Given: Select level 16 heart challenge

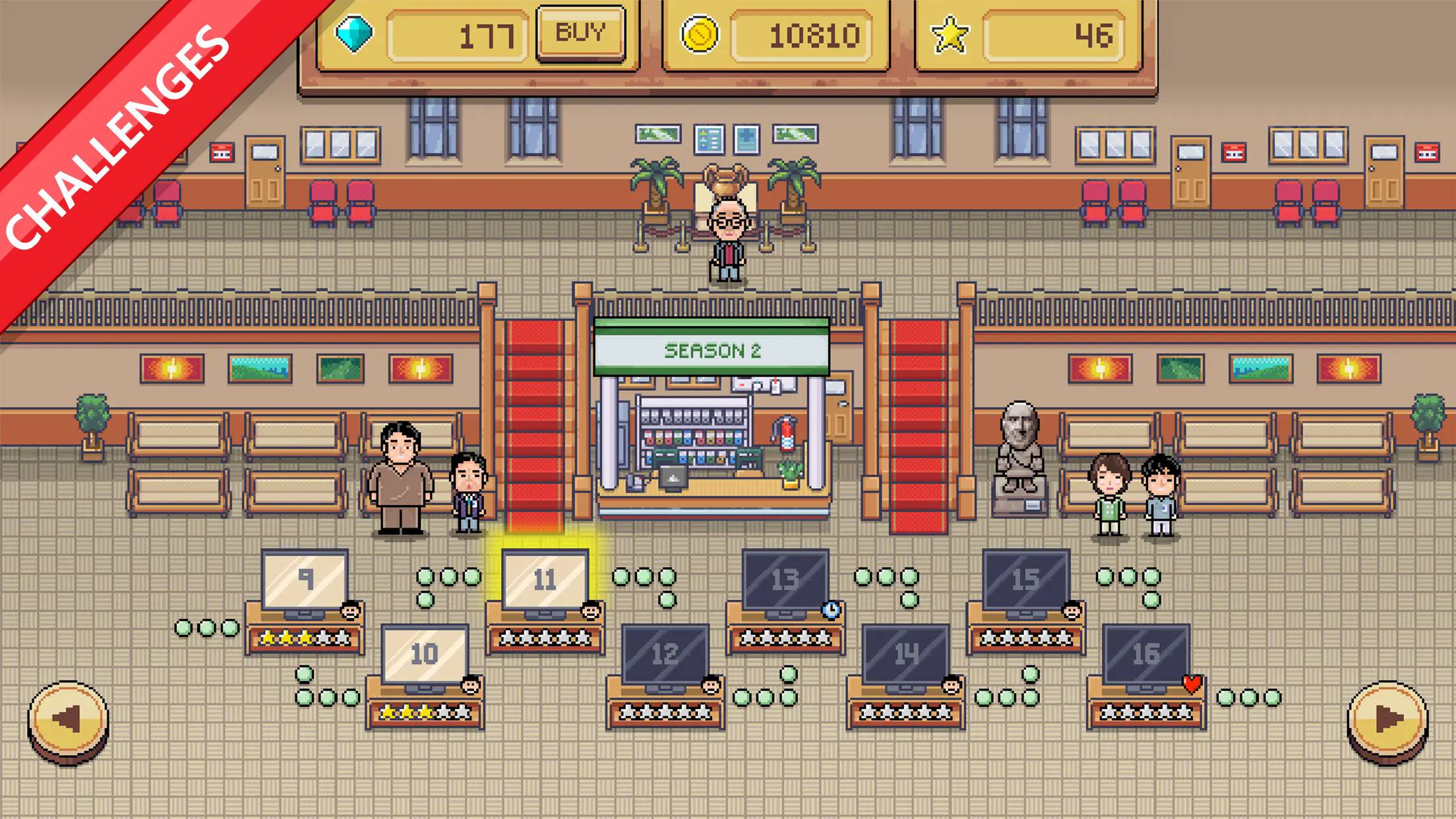Looking at the screenshot, I should coord(1146,655).
